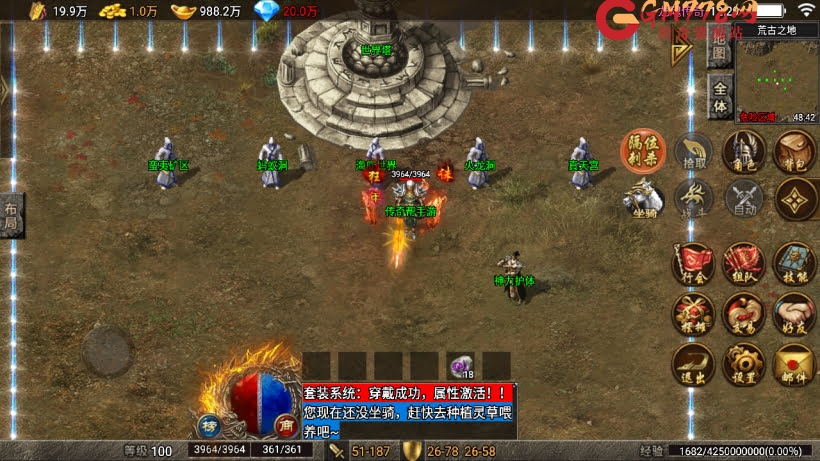Open the 交易 trade menu
The image size is (820, 461).
click(744, 314)
